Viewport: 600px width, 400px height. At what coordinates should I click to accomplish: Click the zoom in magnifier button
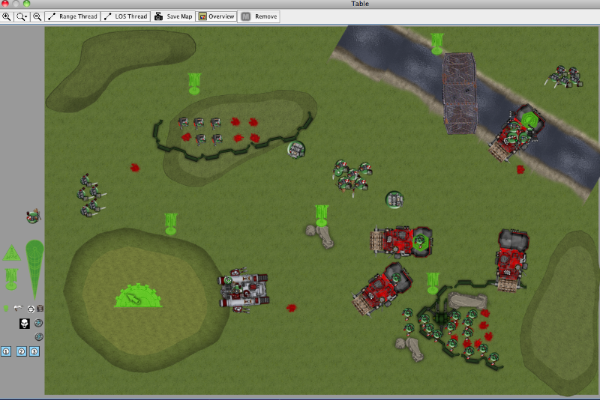(x=7, y=17)
